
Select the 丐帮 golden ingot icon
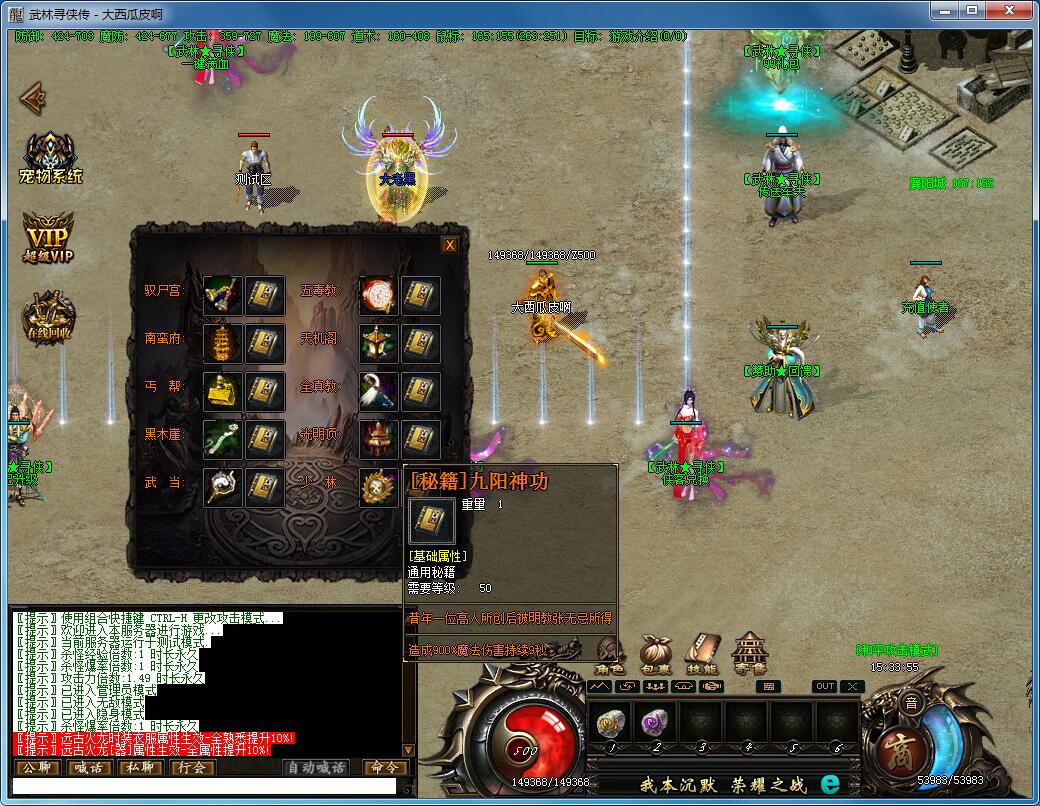pos(222,392)
